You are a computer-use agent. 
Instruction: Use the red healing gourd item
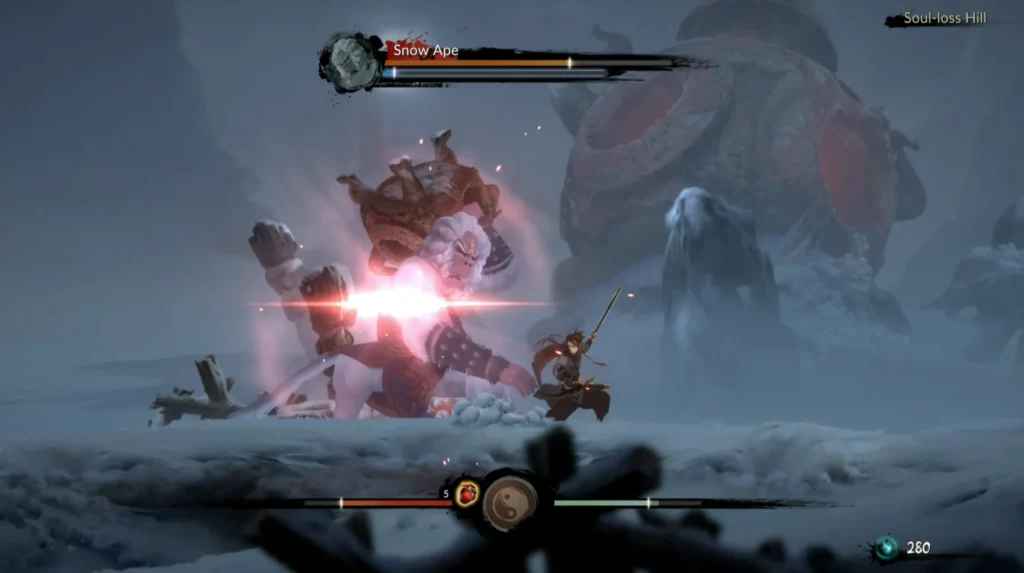pos(466,494)
